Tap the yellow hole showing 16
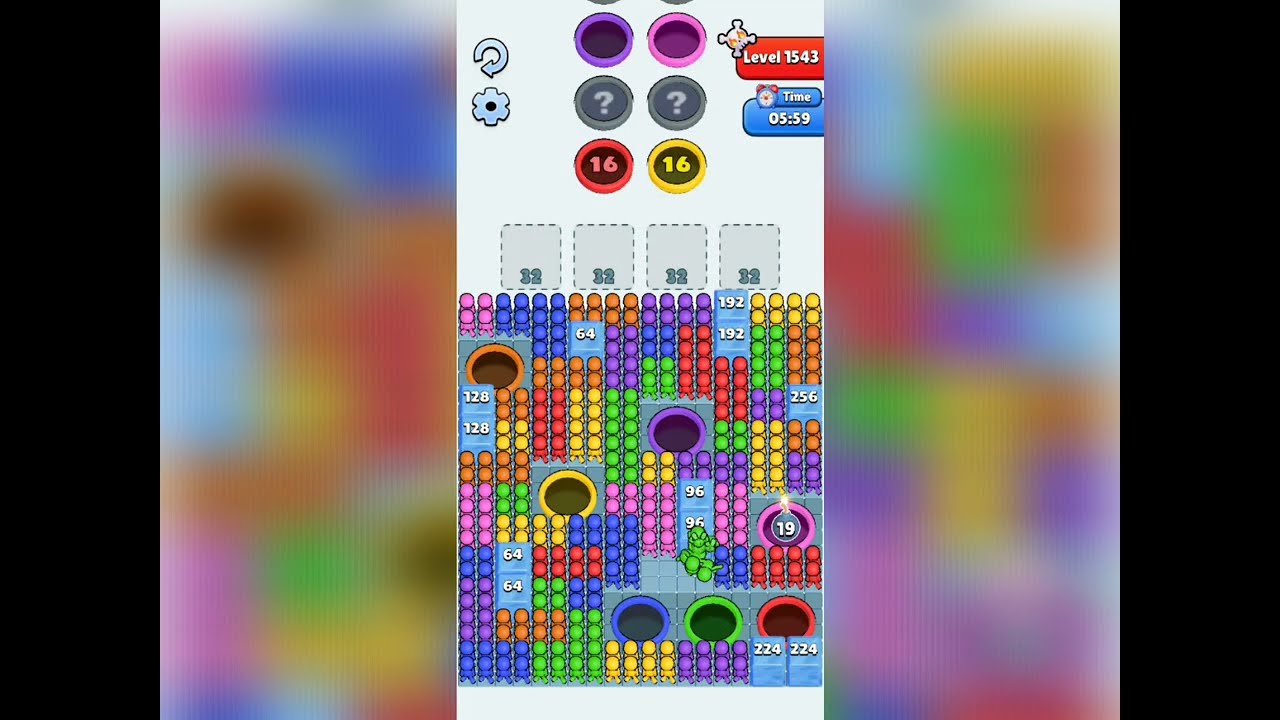Image resolution: width=1280 pixels, height=720 pixels. click(x=677, y=166)
